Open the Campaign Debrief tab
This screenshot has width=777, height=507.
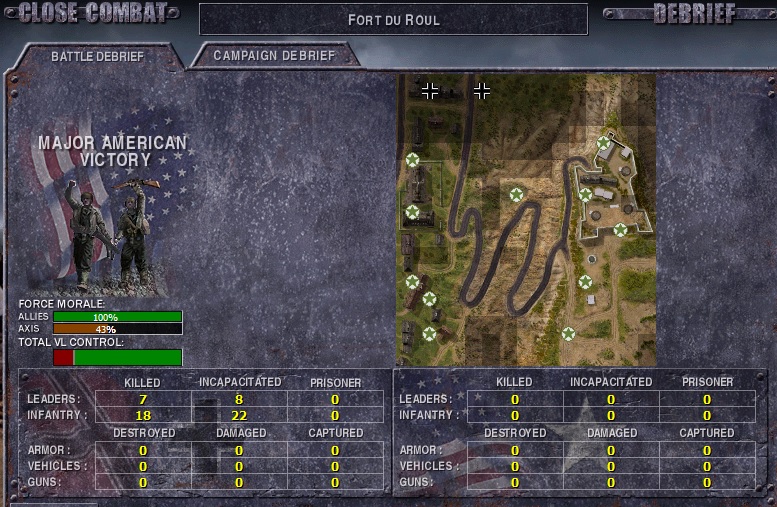273,56
